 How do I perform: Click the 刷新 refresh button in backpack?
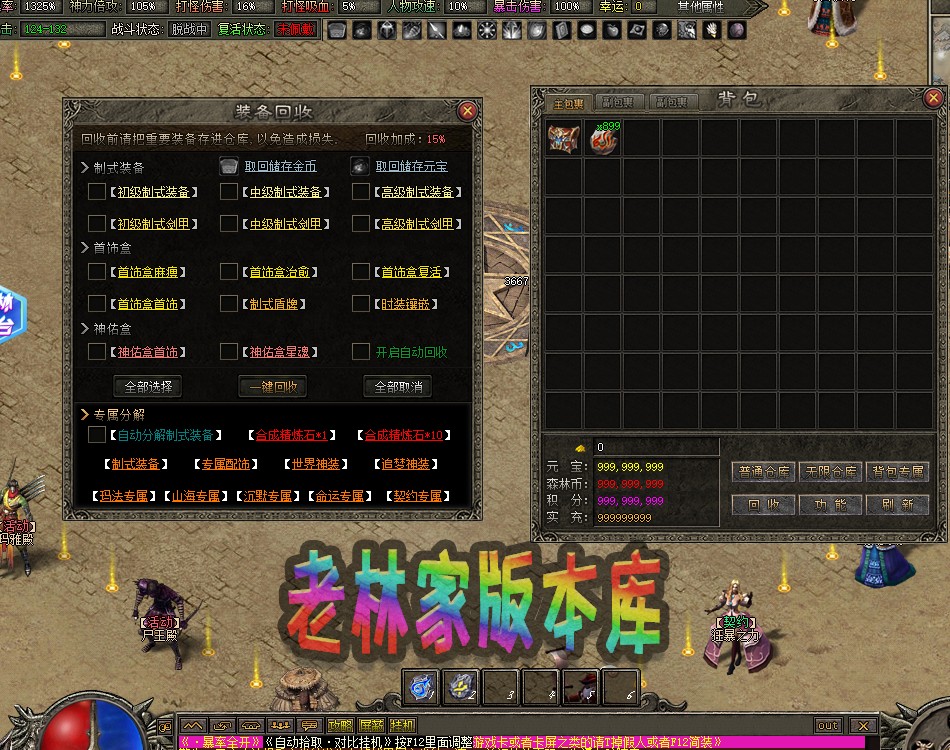click(x=897, y=505)
